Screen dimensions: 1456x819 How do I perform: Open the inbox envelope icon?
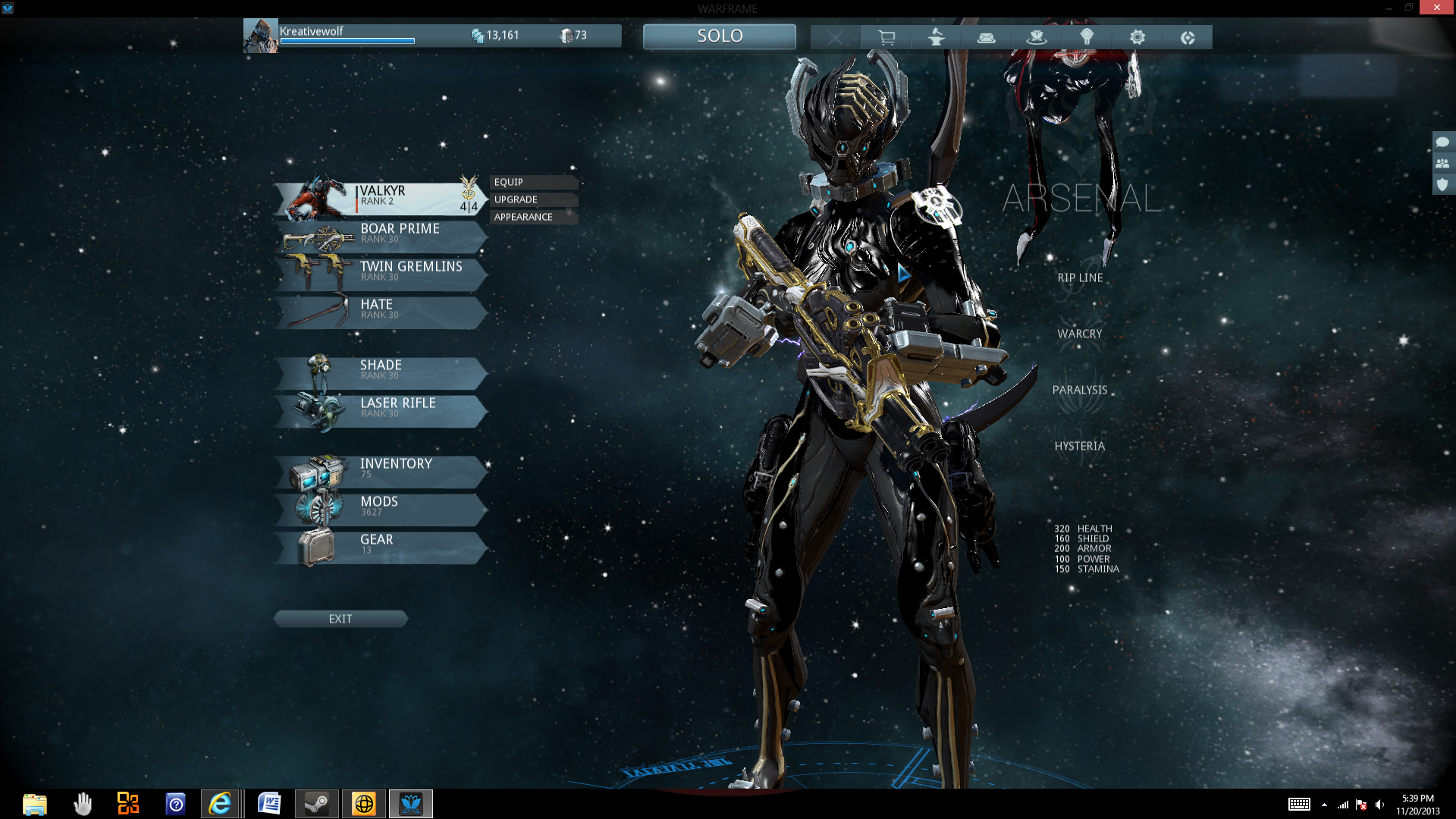986,37
